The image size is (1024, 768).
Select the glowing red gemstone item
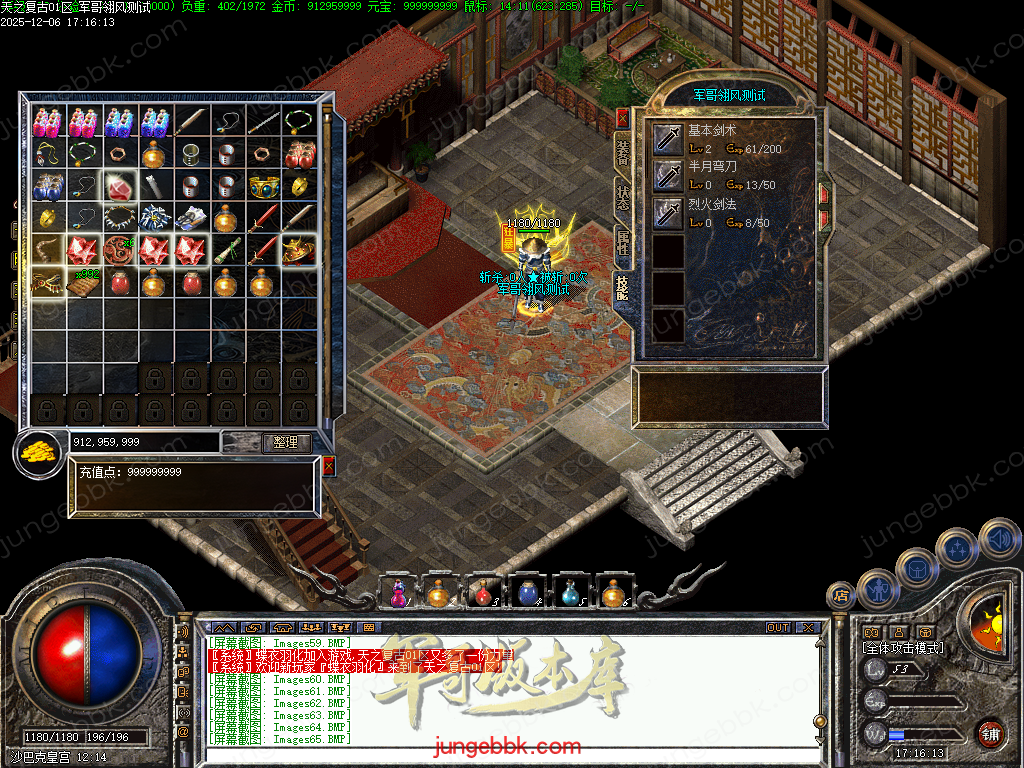tap(120, 187)
